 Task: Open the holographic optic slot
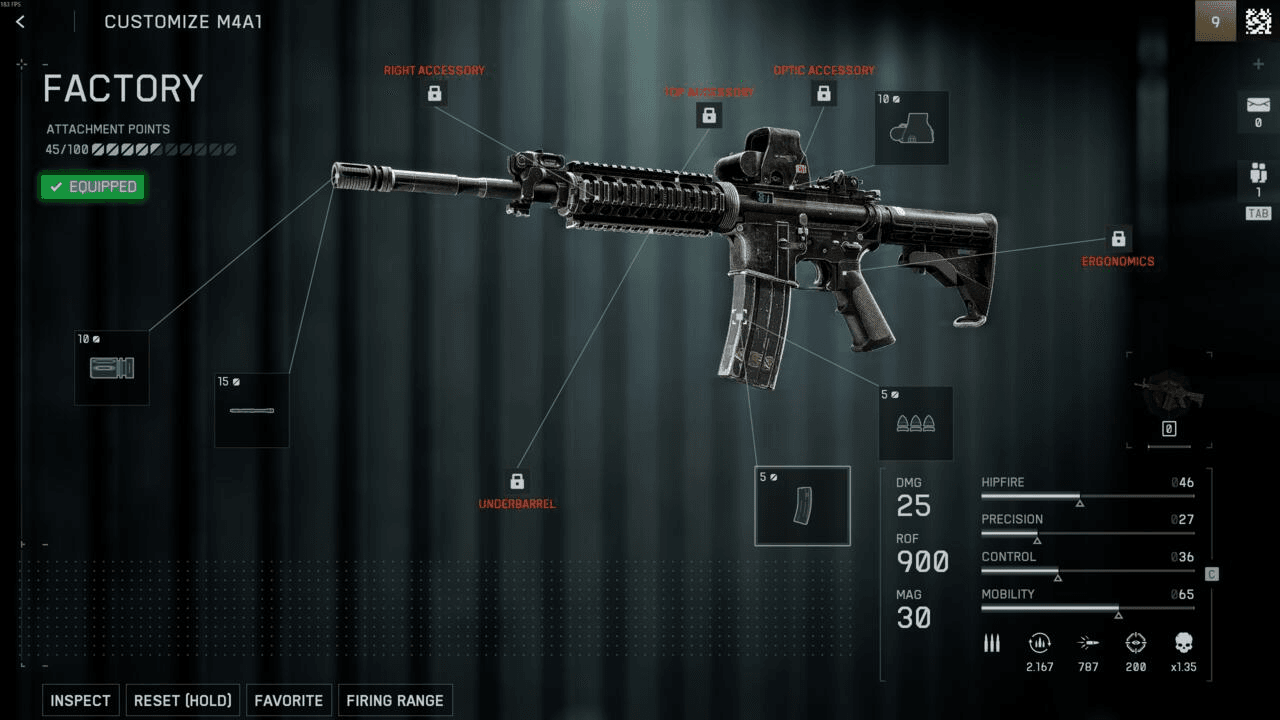911,128
